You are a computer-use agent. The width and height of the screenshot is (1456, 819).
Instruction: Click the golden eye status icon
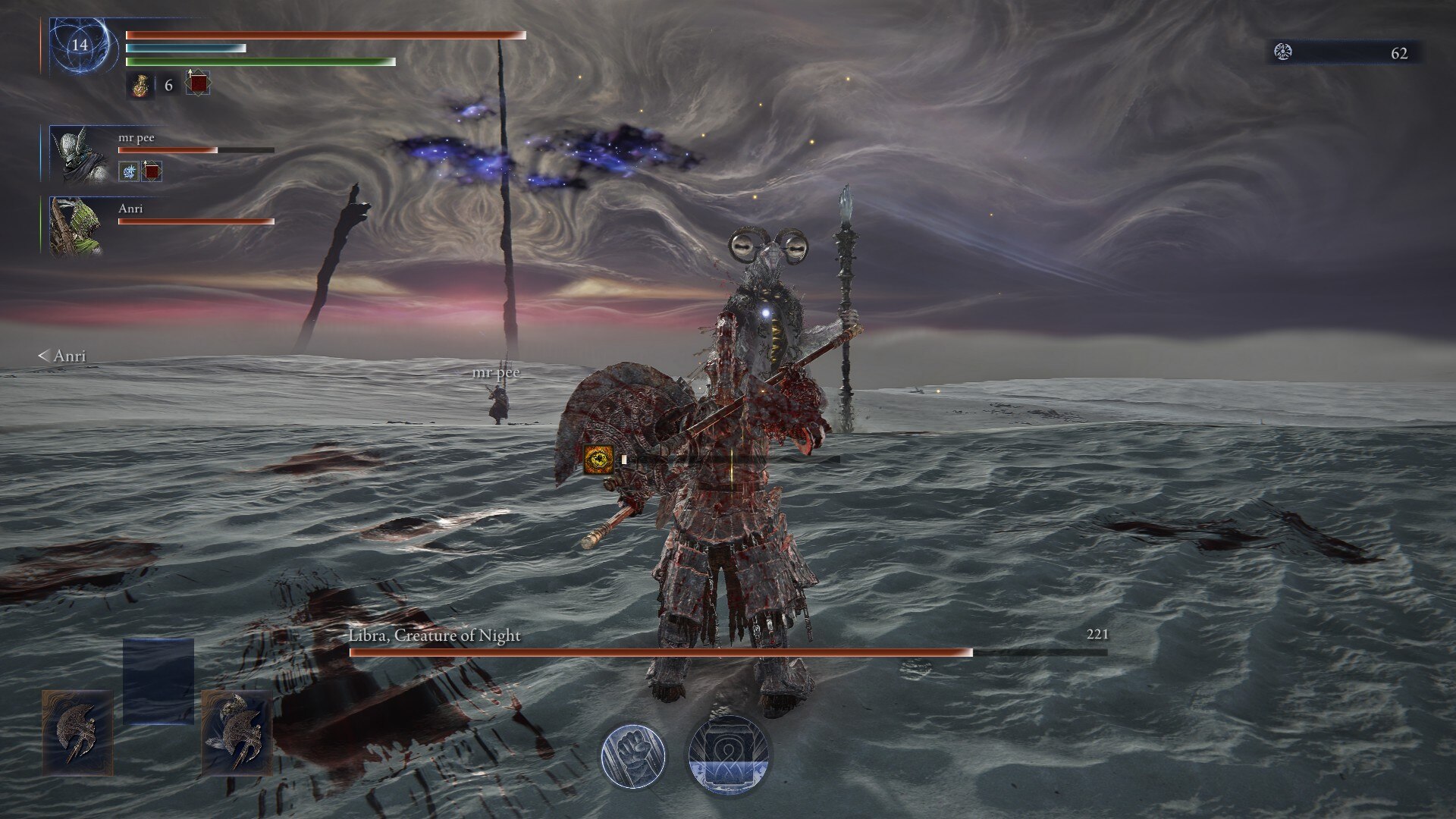(598, 459)
